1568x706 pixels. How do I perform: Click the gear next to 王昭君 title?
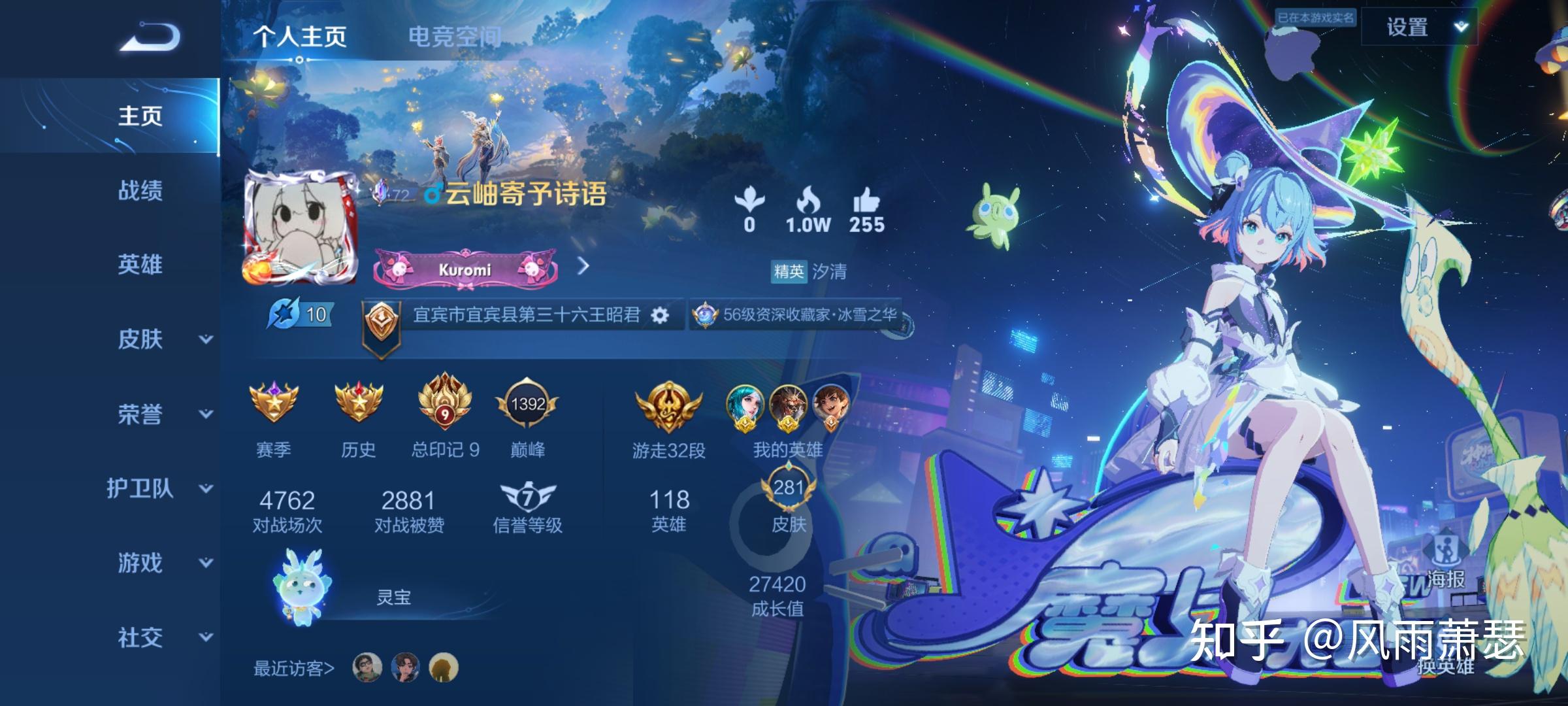click(x=660, y=316)
